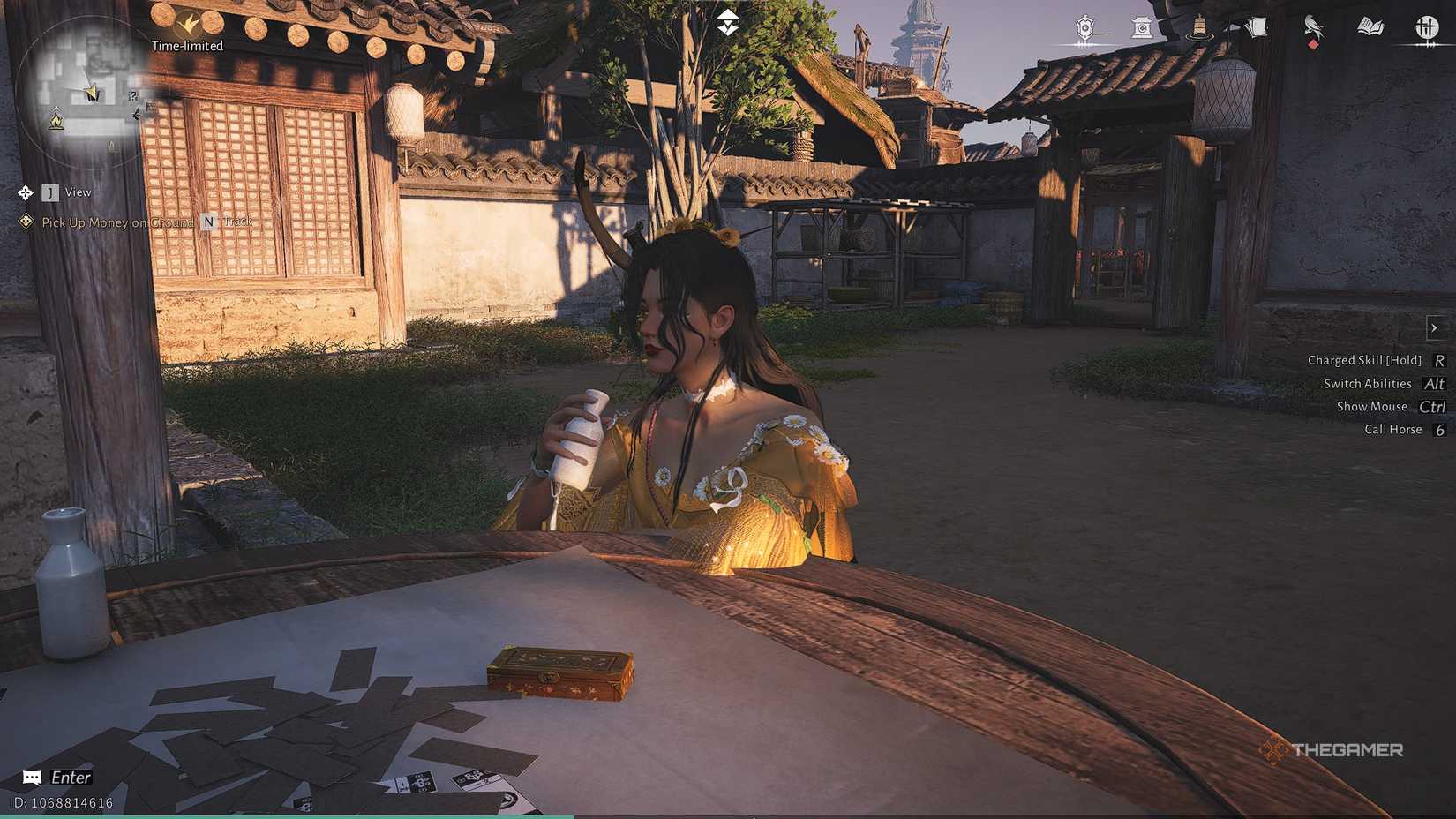Open the shield emblem icon in top bar
The image size is (1456, 819).
coord(1084,26)
